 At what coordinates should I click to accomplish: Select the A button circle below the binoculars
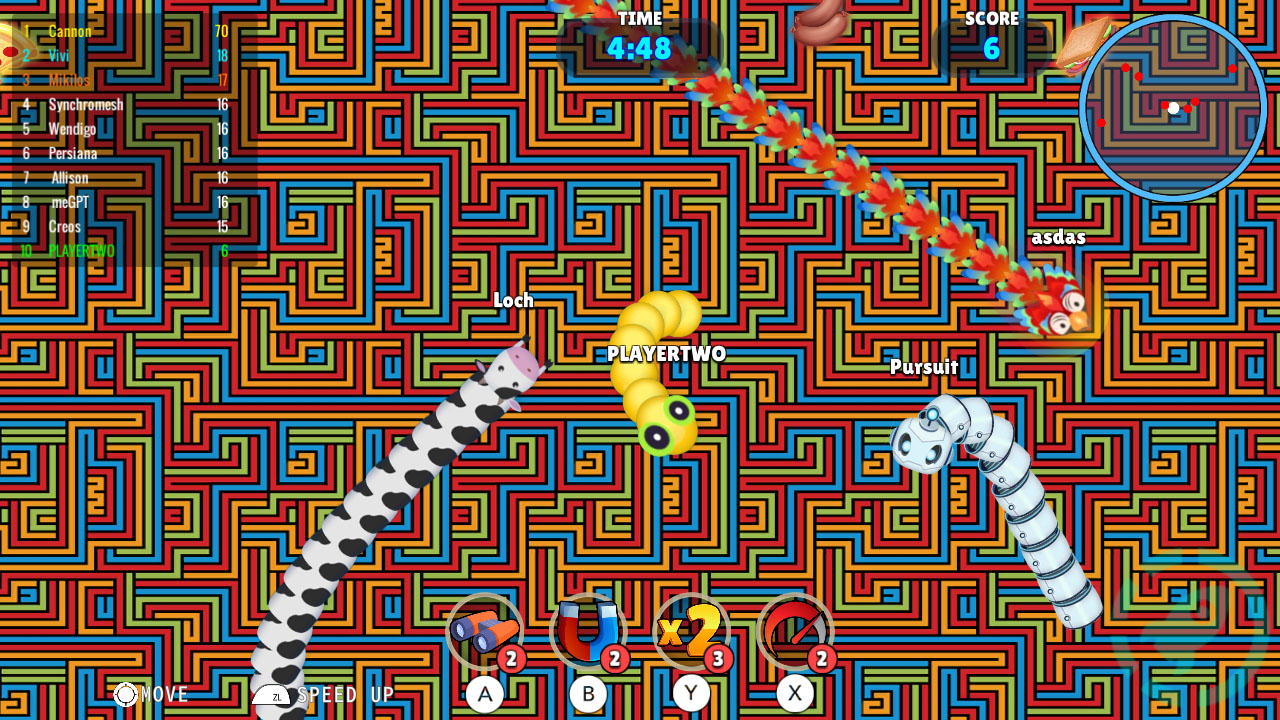click(487, 692)
